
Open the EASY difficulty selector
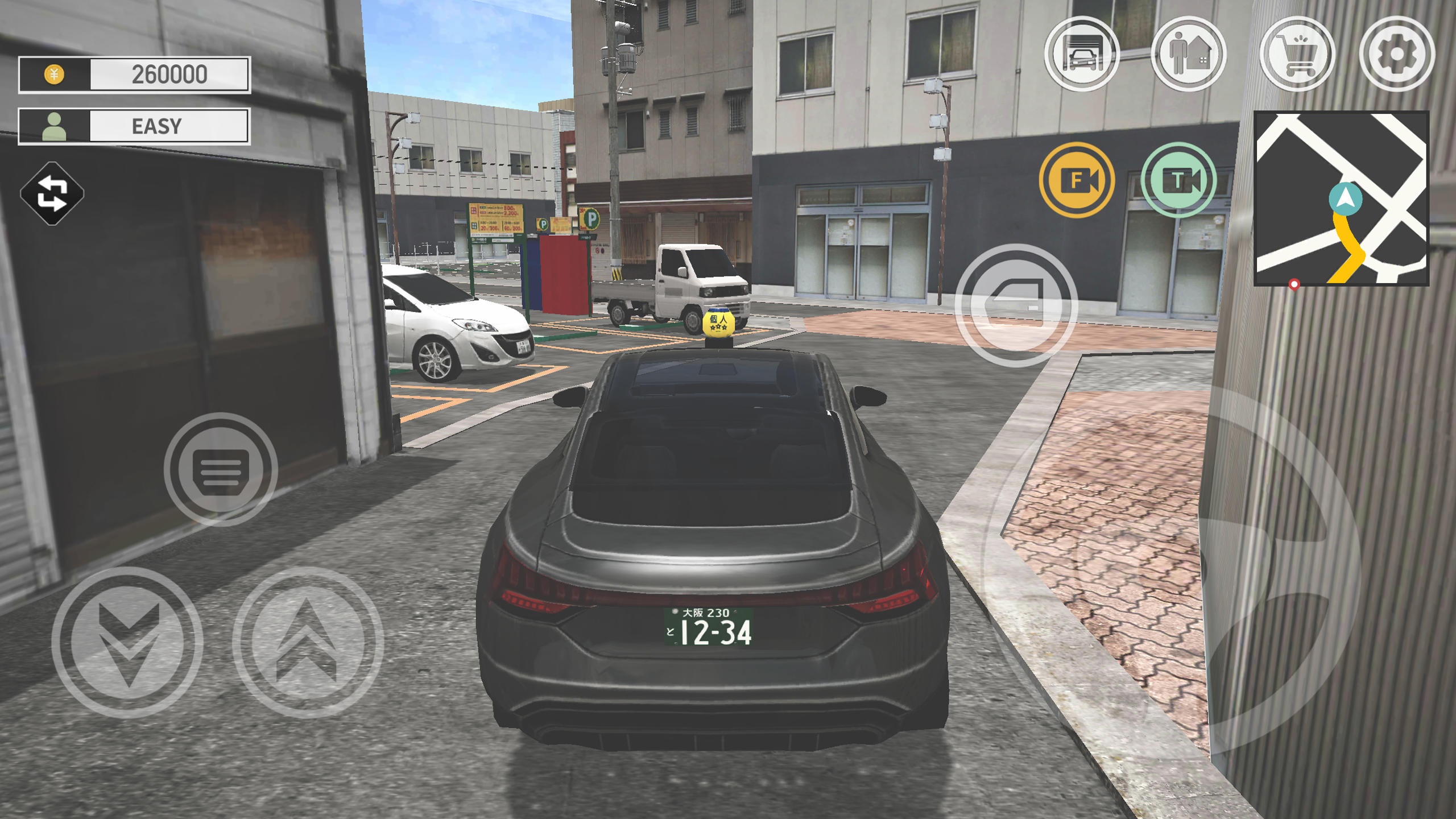tap(134, 126)
